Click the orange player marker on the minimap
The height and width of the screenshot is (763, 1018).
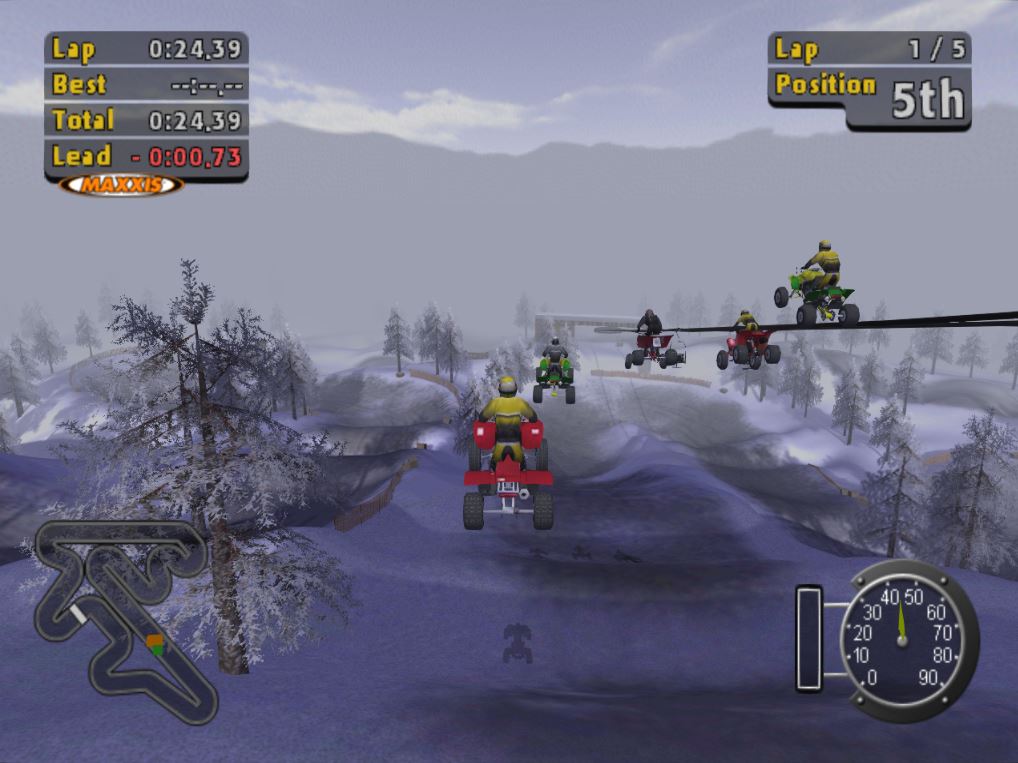(x=153, y=641)
